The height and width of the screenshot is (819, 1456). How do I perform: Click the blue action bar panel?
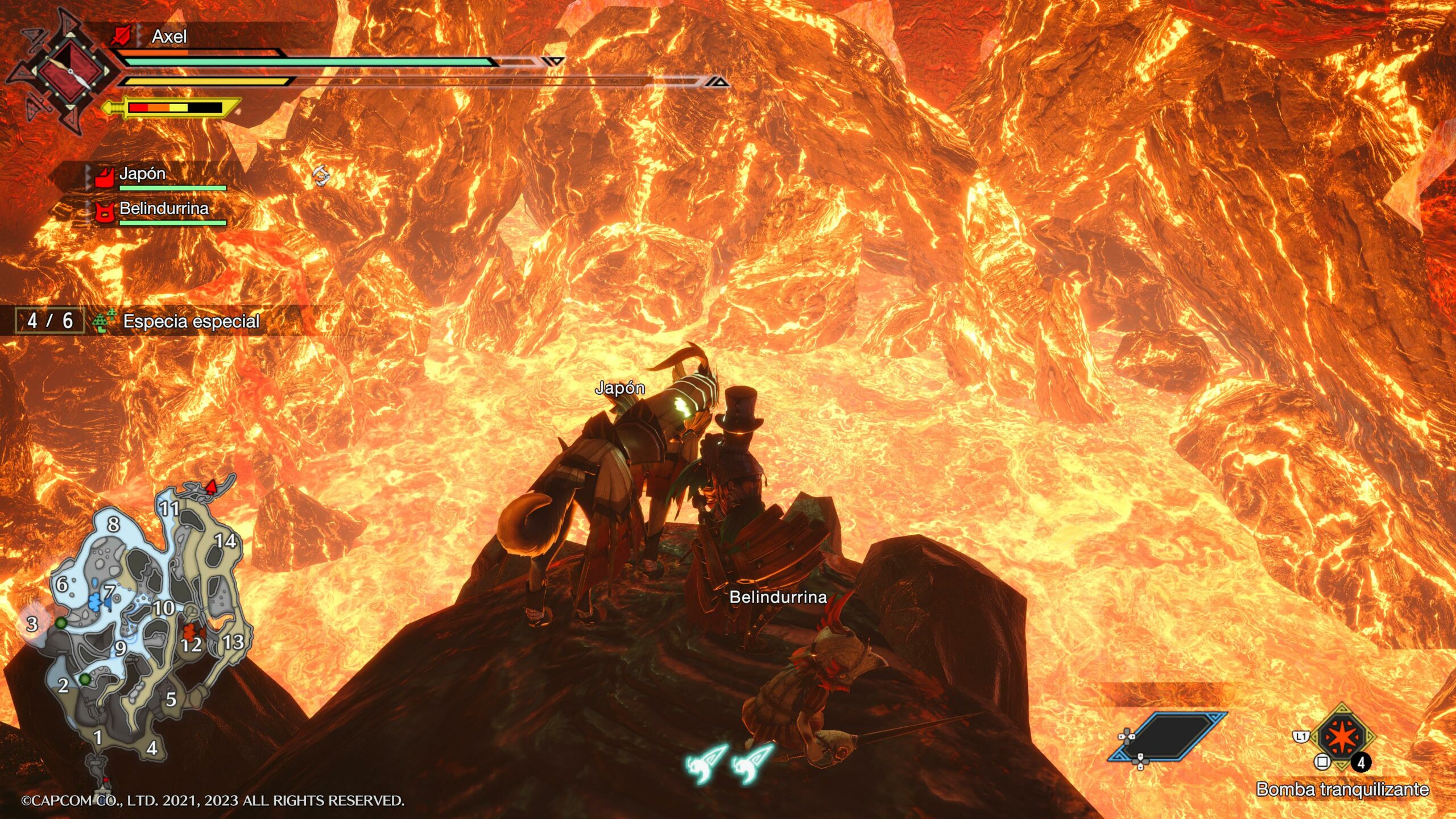click(x=1168, y=737)
